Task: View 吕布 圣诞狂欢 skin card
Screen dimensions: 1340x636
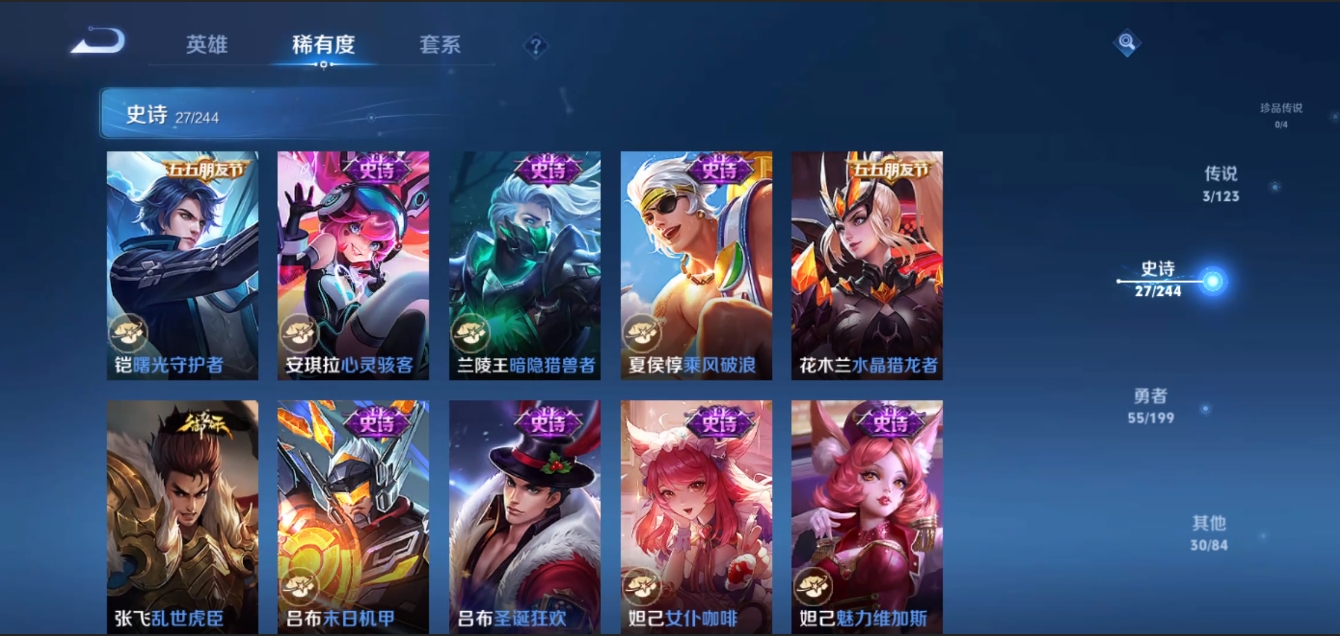Action: tap(525, 515)
